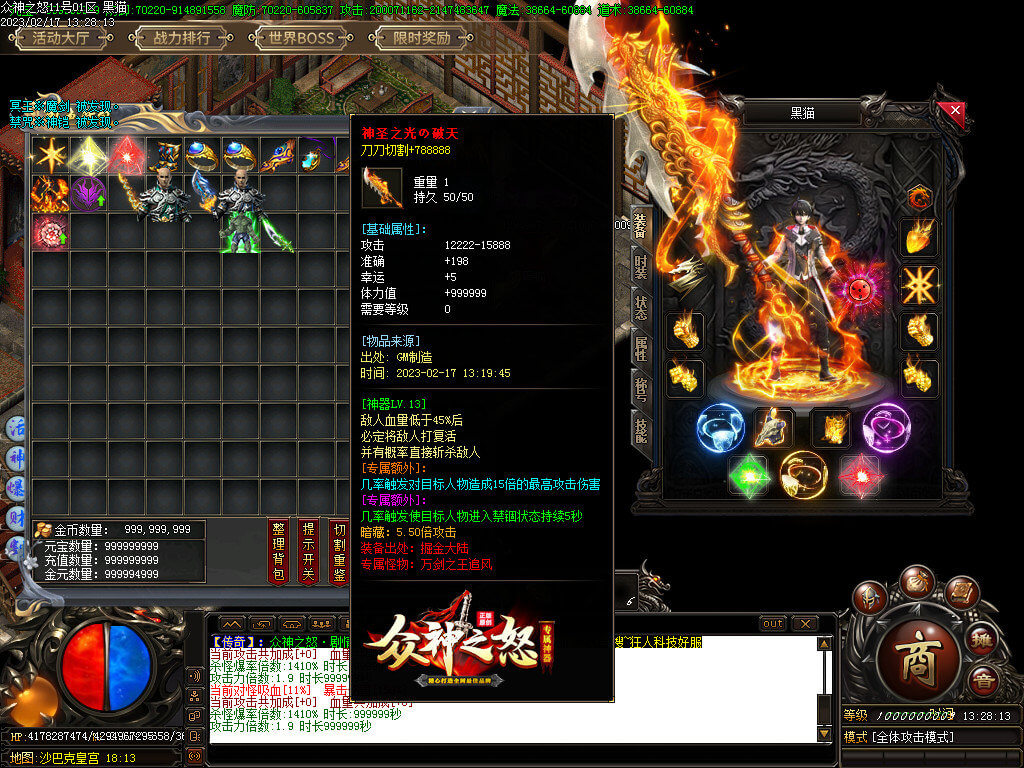Open the 世界BOSS menu
Image resolution: width=1024 pixels, height=768 pixels.
click(295, 39)
